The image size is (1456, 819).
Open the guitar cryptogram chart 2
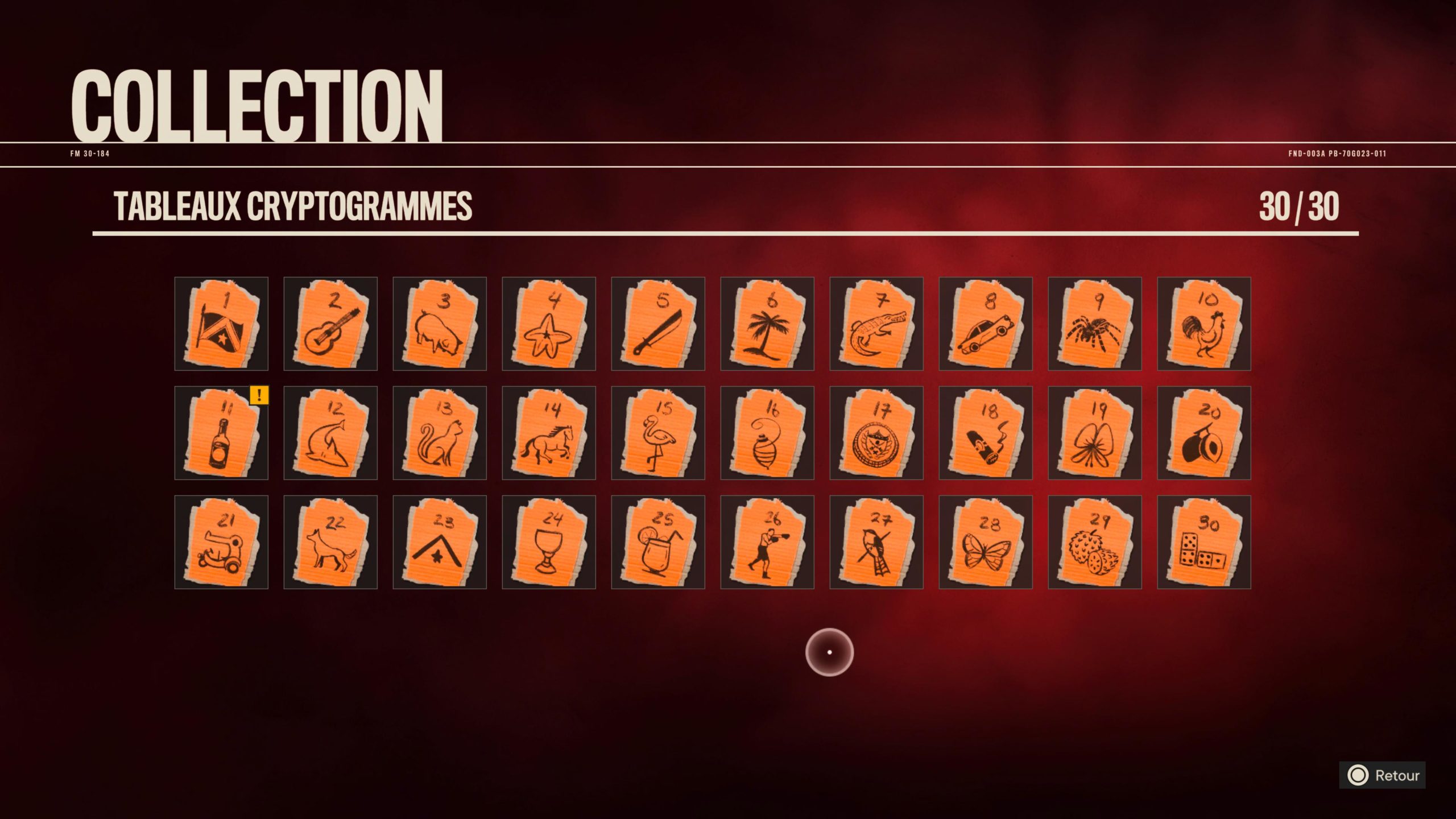point(331,324)
